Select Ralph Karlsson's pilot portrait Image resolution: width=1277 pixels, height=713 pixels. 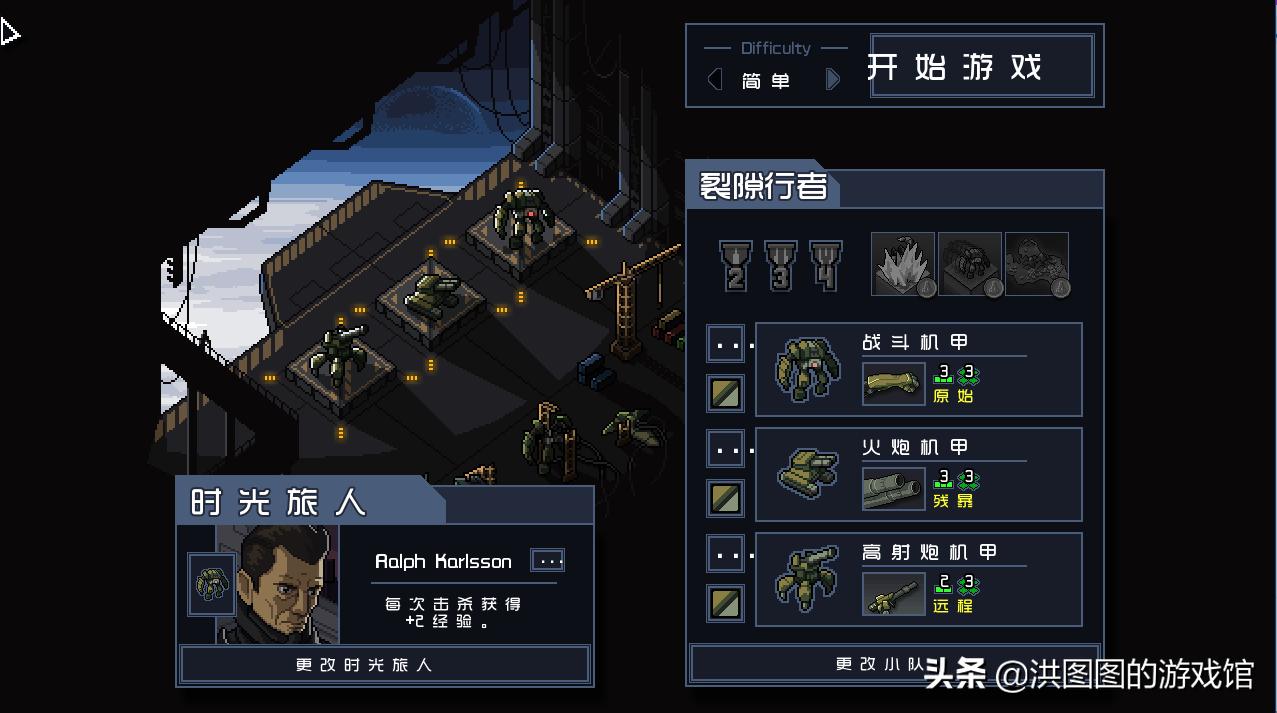(278, 585)
